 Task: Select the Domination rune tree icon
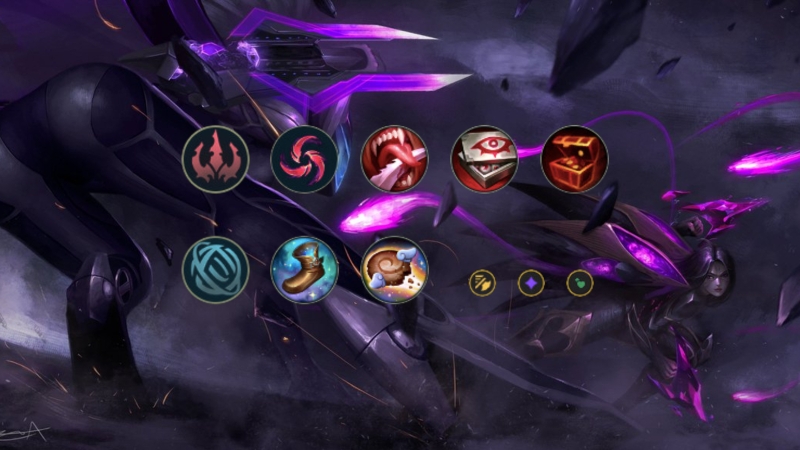pos(215,159)
